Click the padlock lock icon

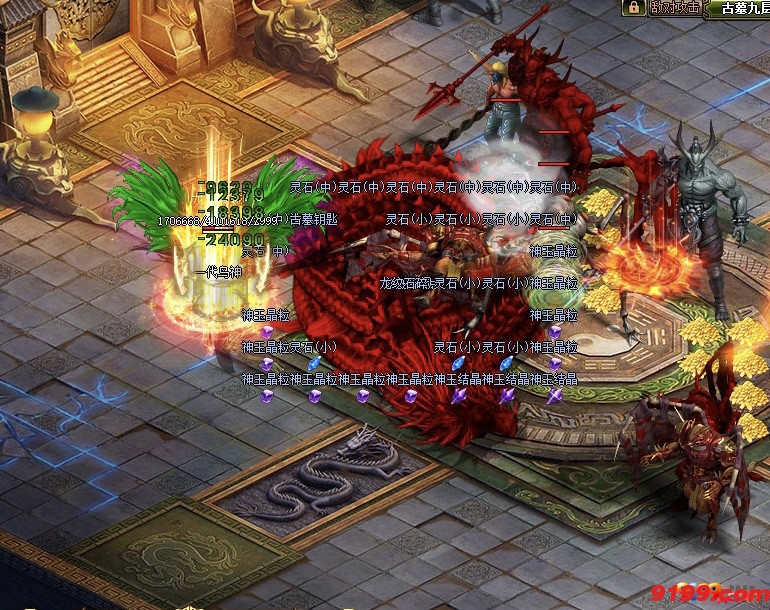(633, 8)
